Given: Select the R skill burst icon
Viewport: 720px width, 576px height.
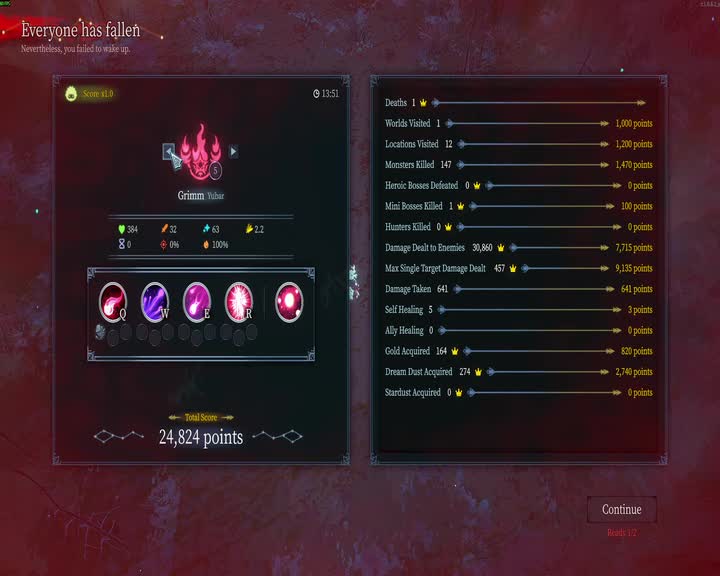Looking at the screenshot, I should (239, 299).
